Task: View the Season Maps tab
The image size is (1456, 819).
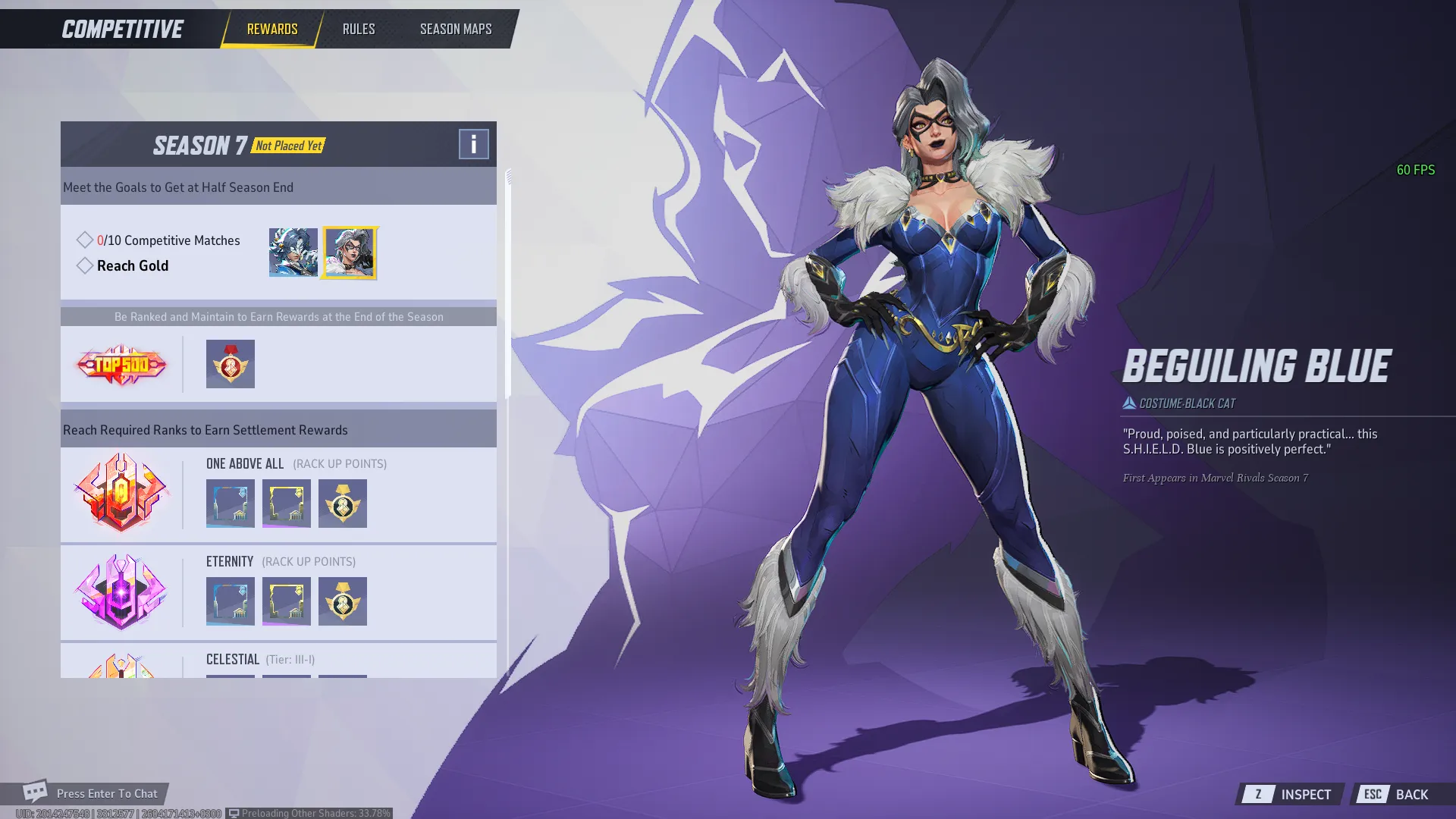Action: pos(455,29)
